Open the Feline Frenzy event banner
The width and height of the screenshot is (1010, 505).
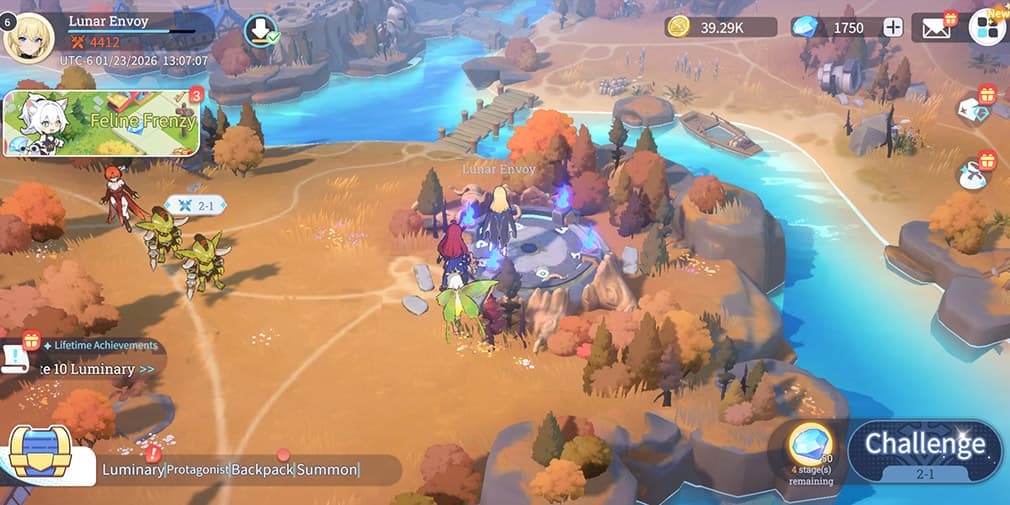click(101, 123)
